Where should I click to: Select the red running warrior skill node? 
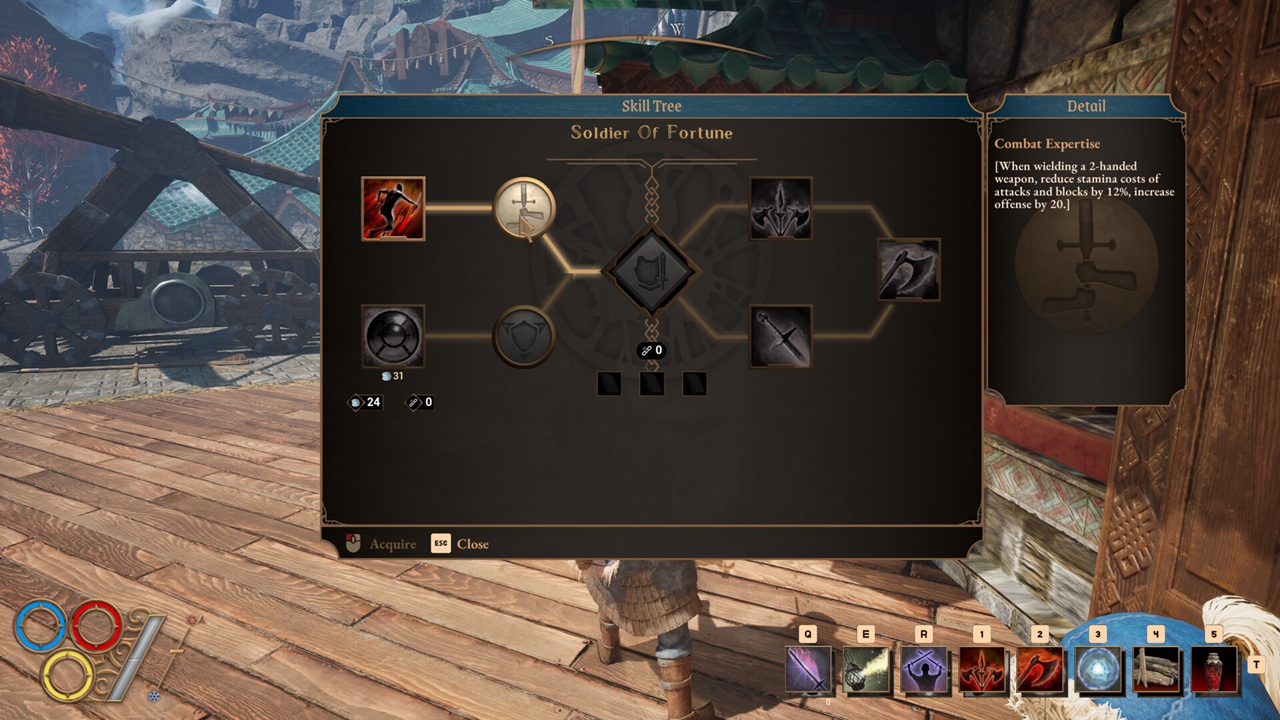tap(393, 208)
